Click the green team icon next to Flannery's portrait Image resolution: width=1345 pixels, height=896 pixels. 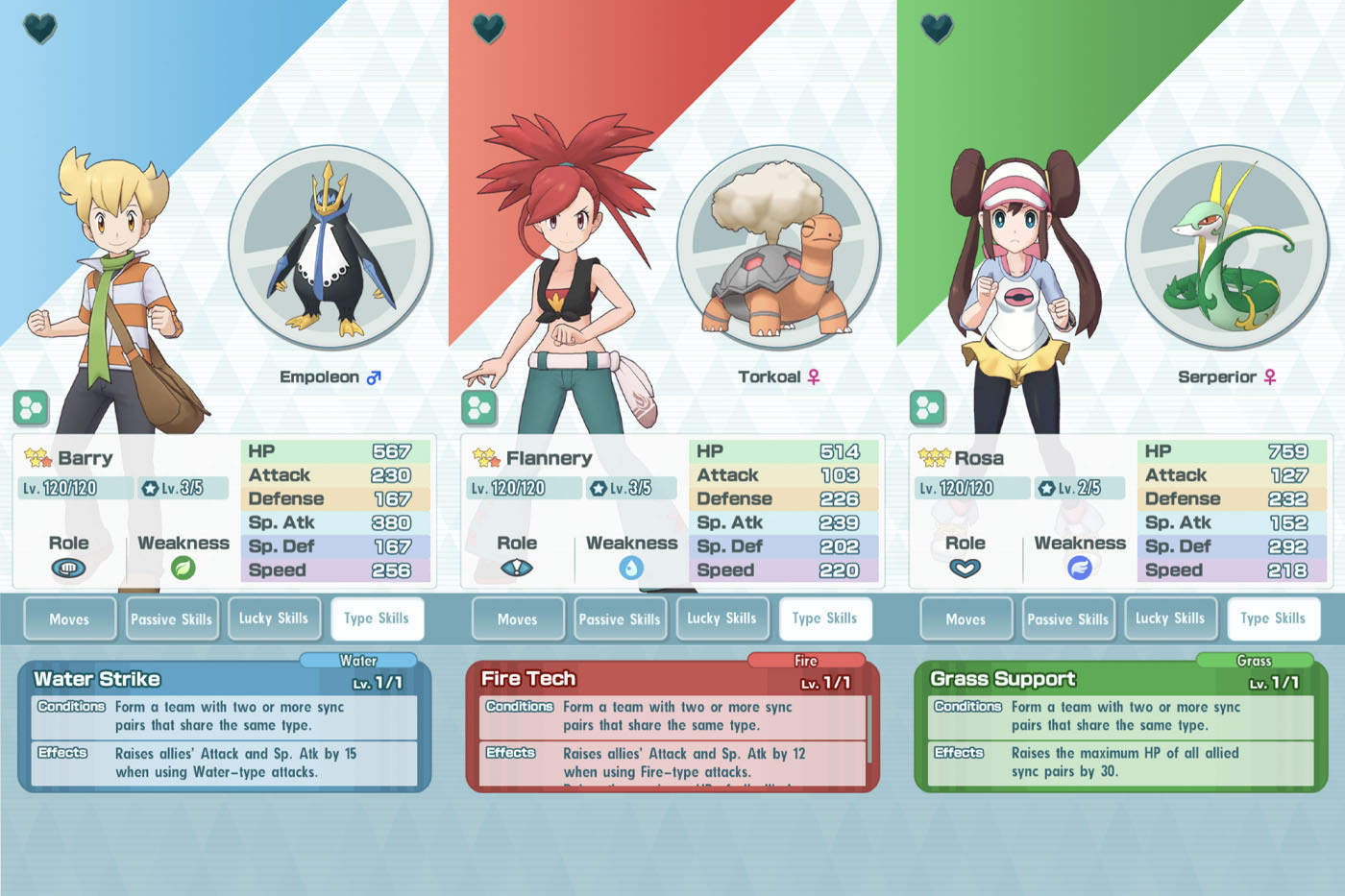click(478, 407)
